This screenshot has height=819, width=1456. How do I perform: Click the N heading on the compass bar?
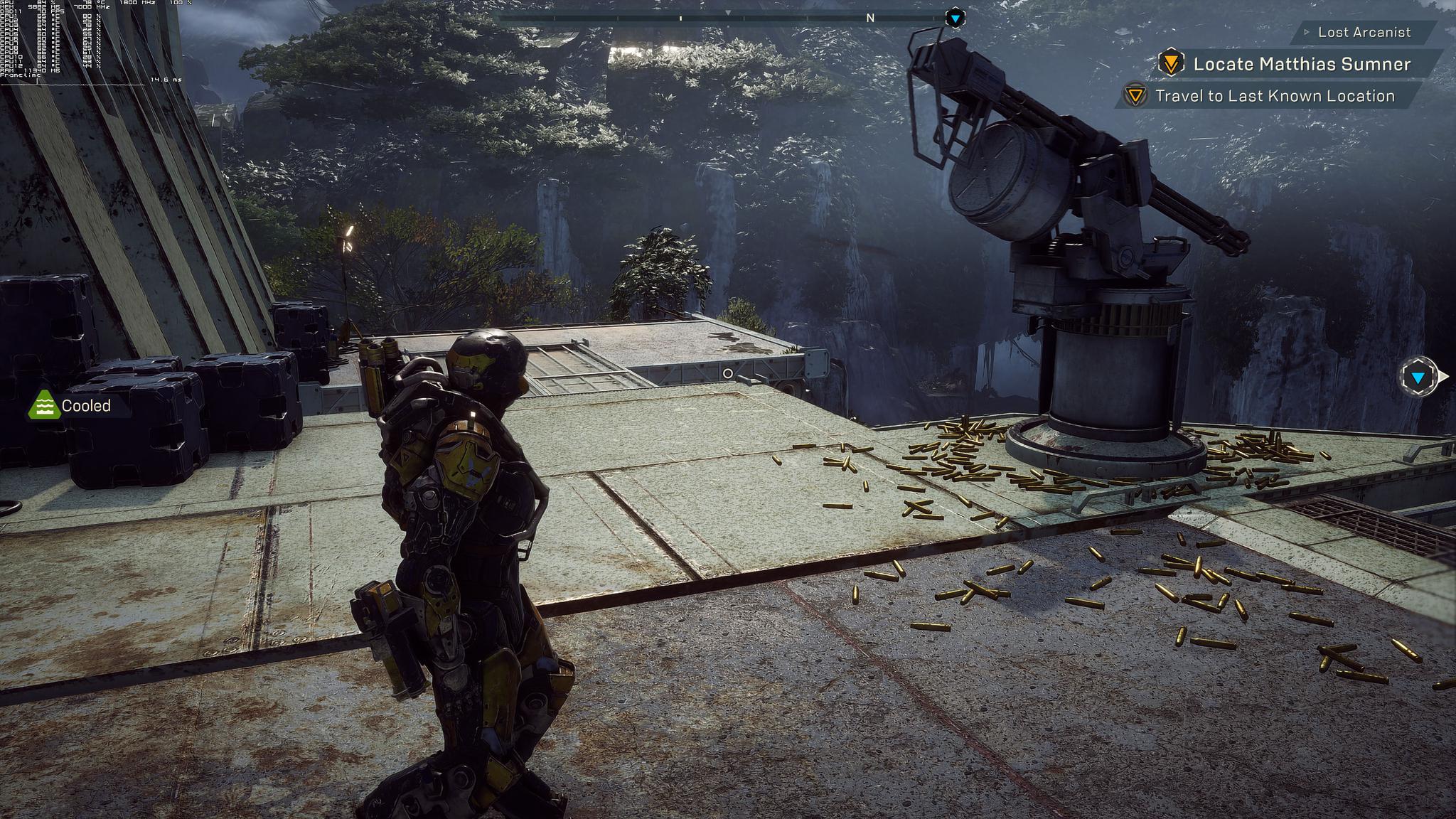[870, 18]
